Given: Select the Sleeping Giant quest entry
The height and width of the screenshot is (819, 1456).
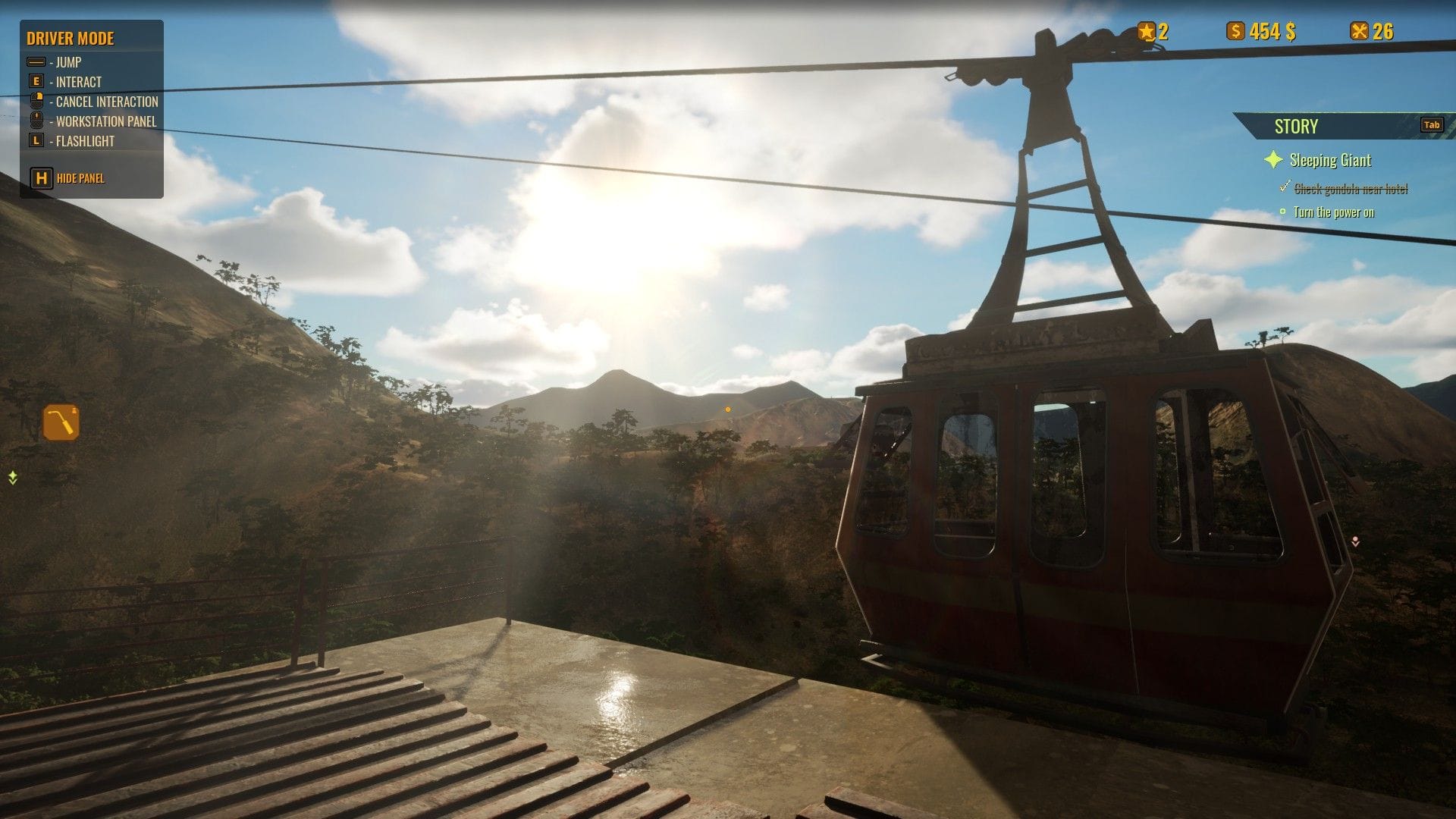Looking at the screenshot, I should pos(1330,160).
